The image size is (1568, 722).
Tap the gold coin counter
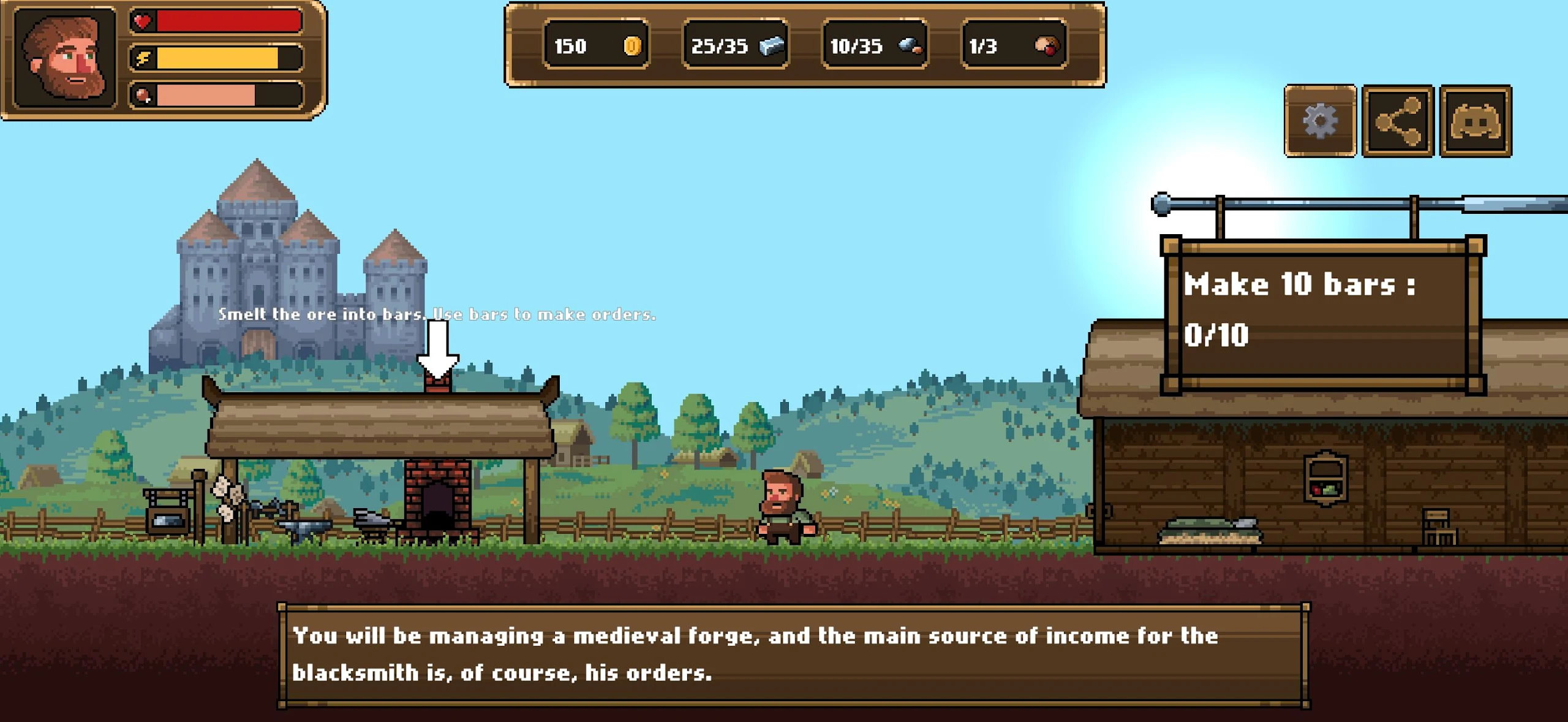click(x=596, y=45)
